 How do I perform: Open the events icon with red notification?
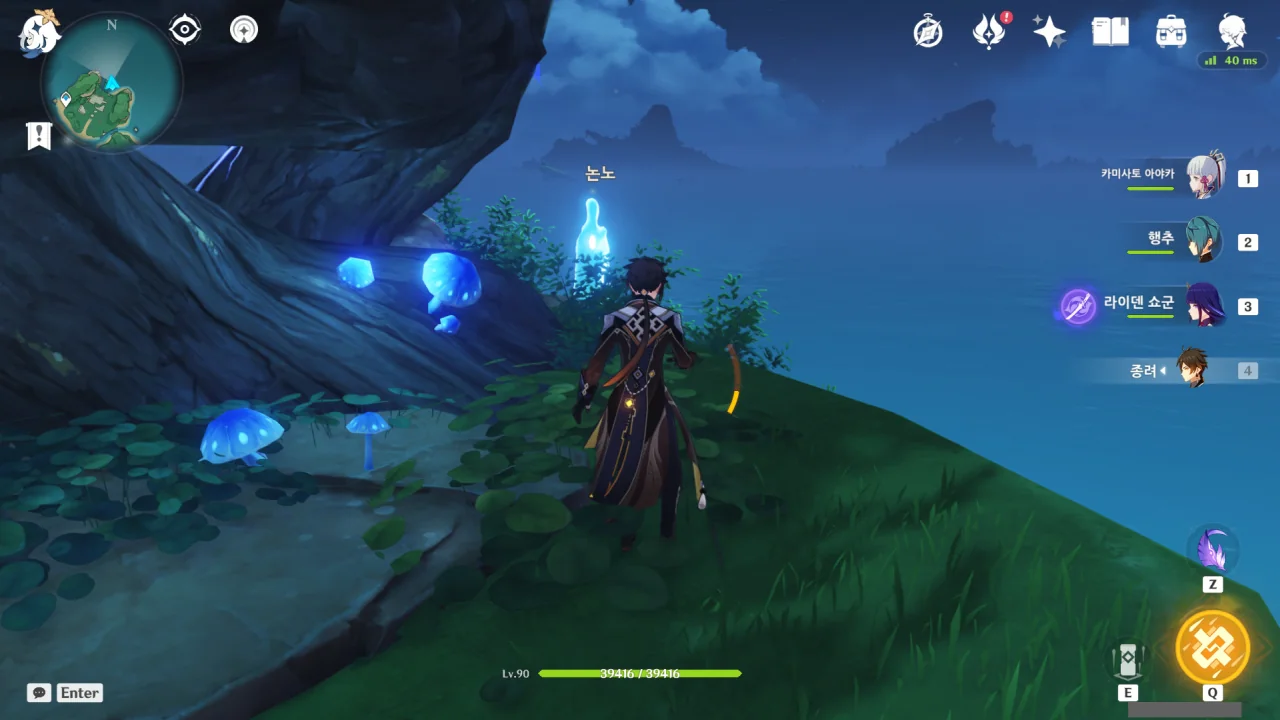point(989,32)
